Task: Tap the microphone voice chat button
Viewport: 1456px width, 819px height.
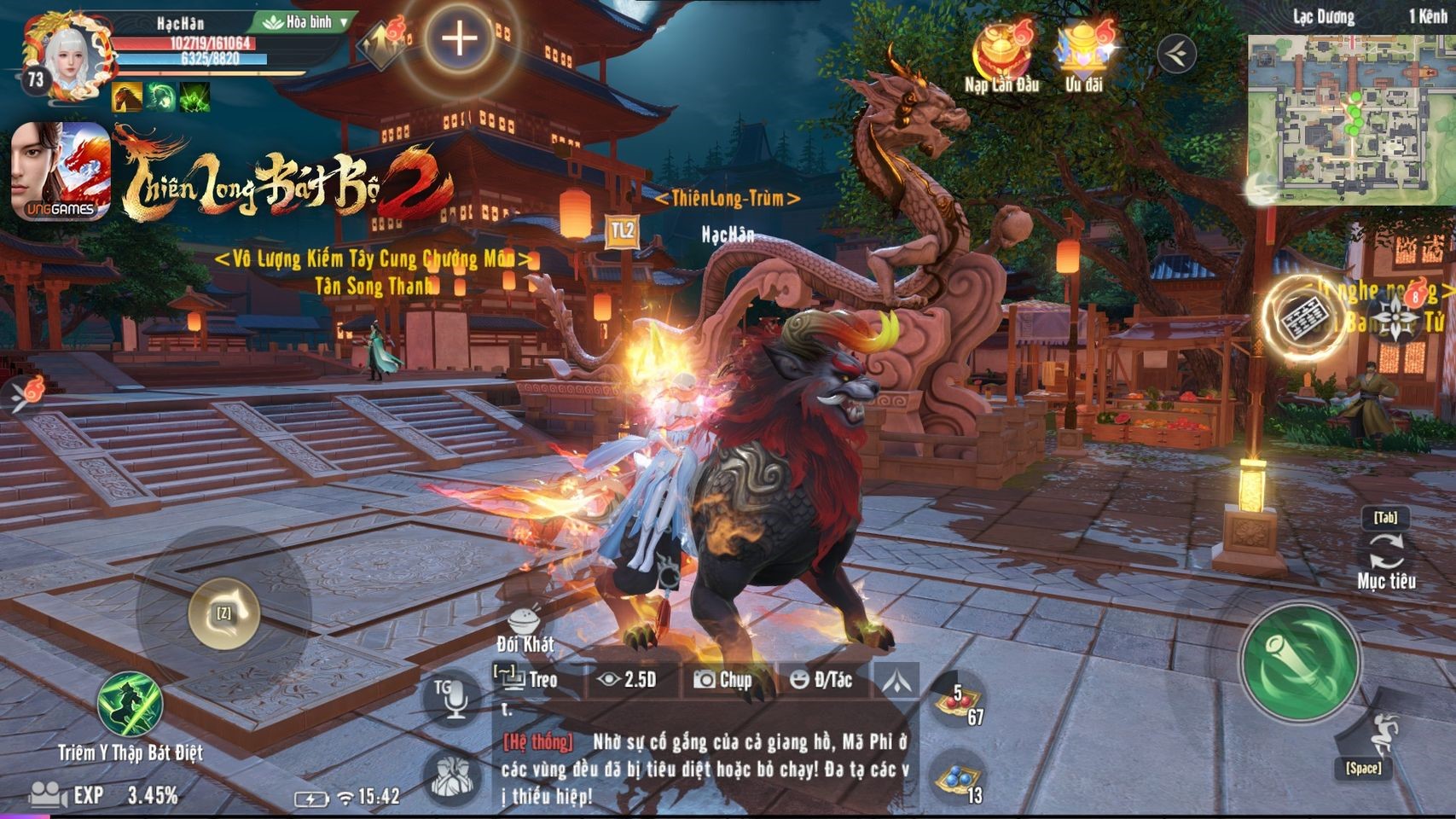Action: [451, 697]
